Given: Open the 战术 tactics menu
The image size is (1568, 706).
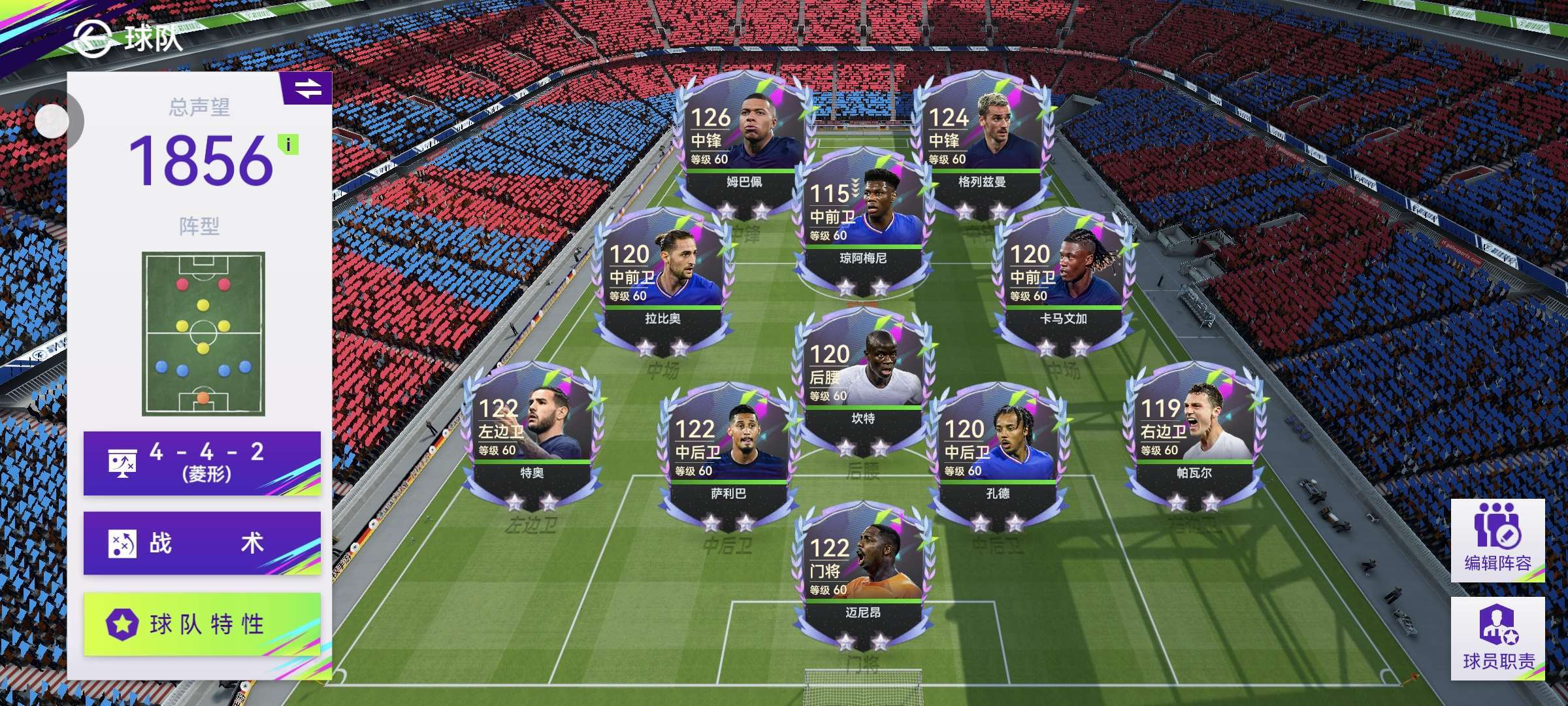Looking at the screenshot, I should coord(202,543).
